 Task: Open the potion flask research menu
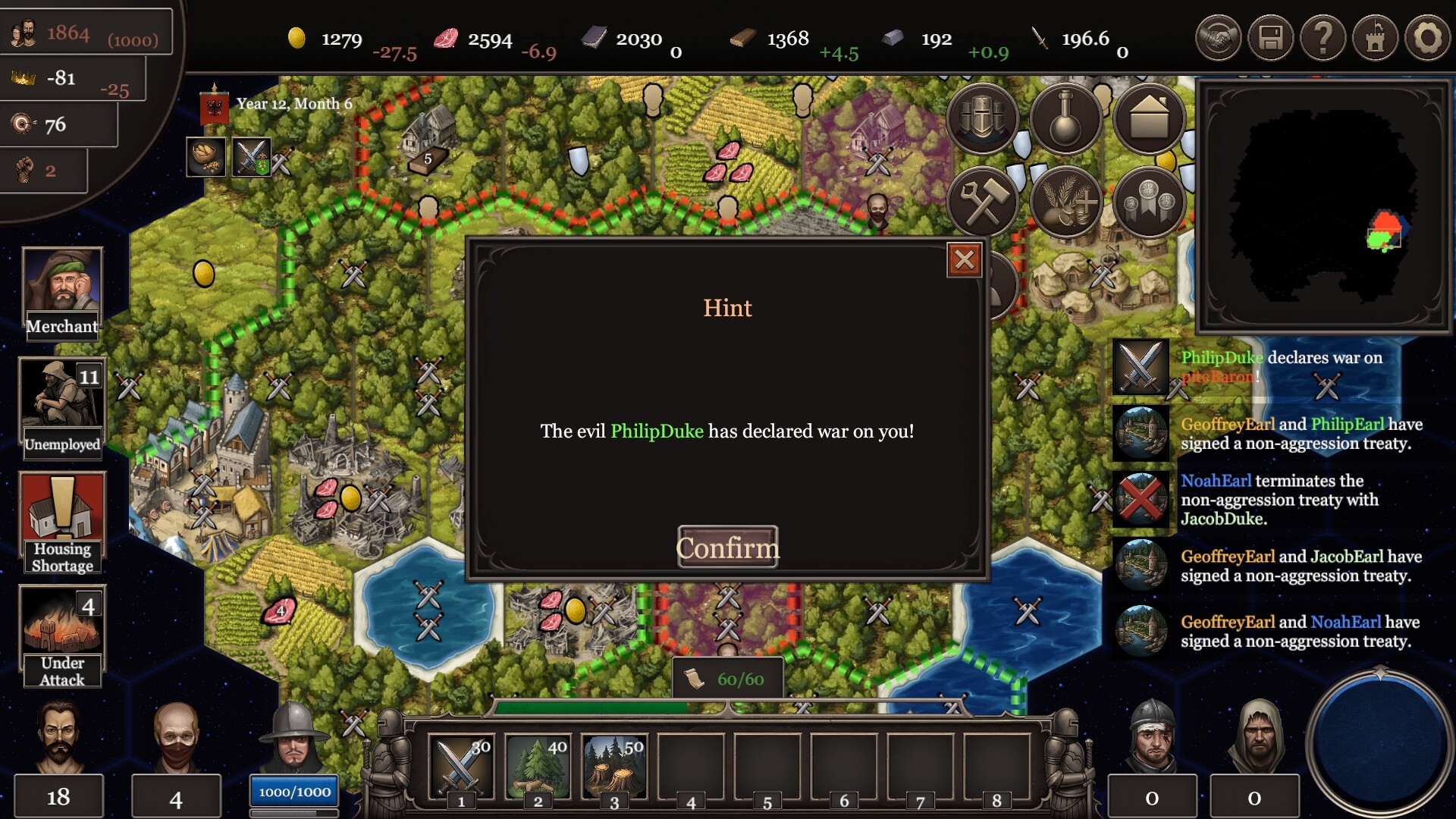tap(1065, 119)
